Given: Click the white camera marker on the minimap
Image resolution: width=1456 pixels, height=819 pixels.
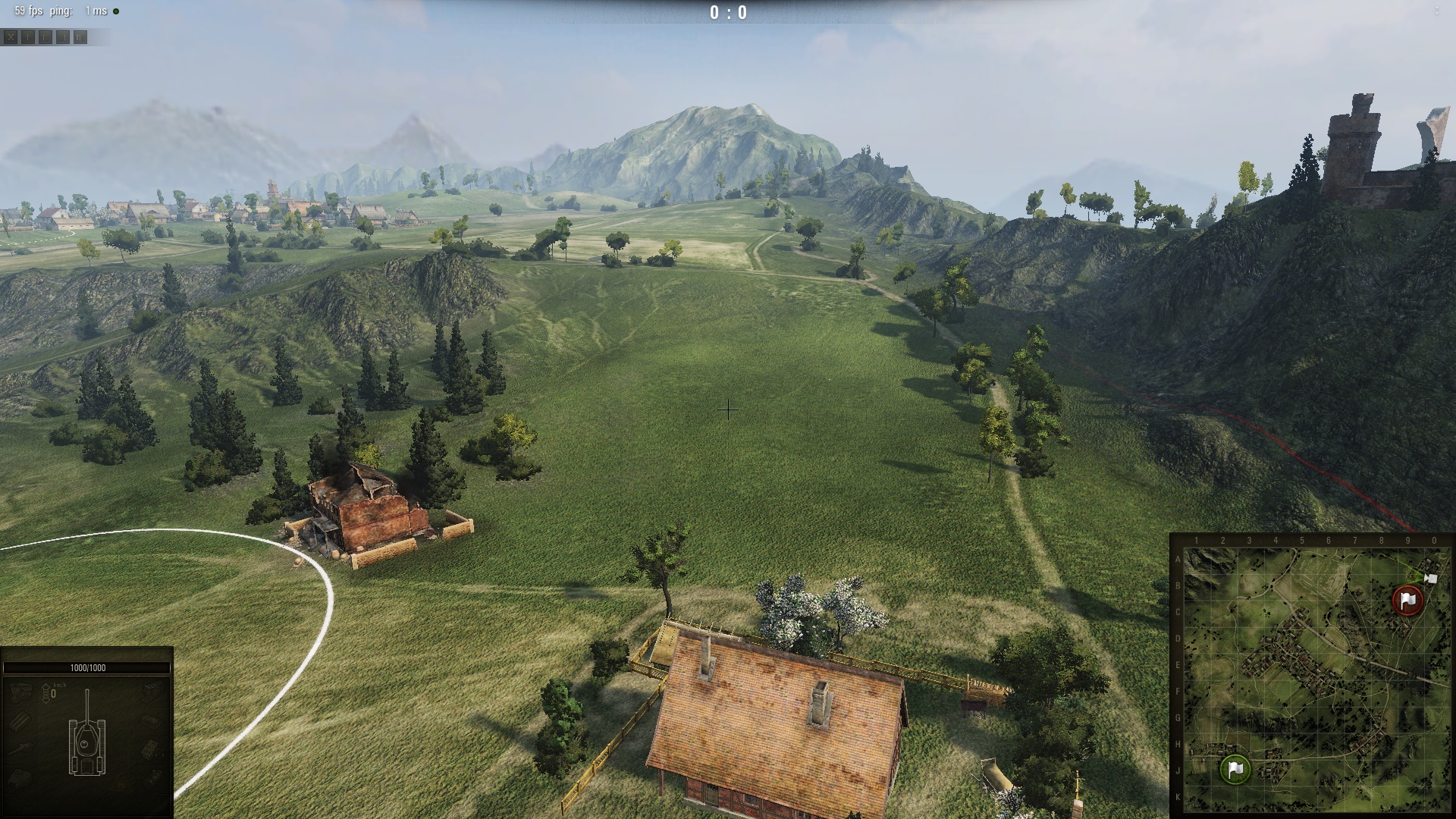Looking at the screenshot, I should tap(1430, 579).
